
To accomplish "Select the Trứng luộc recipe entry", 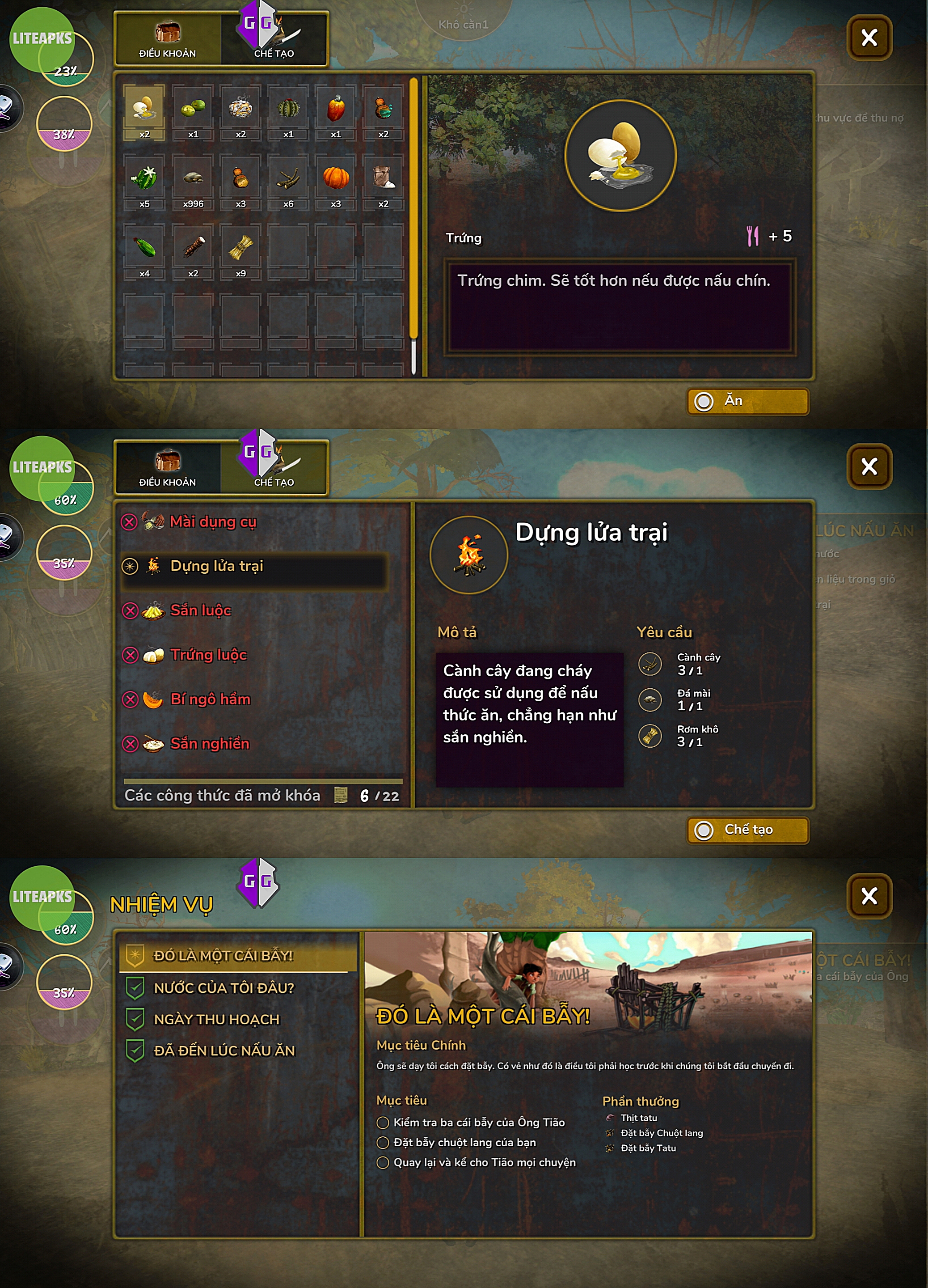I will pyautogui.click(x=208, y=655).
